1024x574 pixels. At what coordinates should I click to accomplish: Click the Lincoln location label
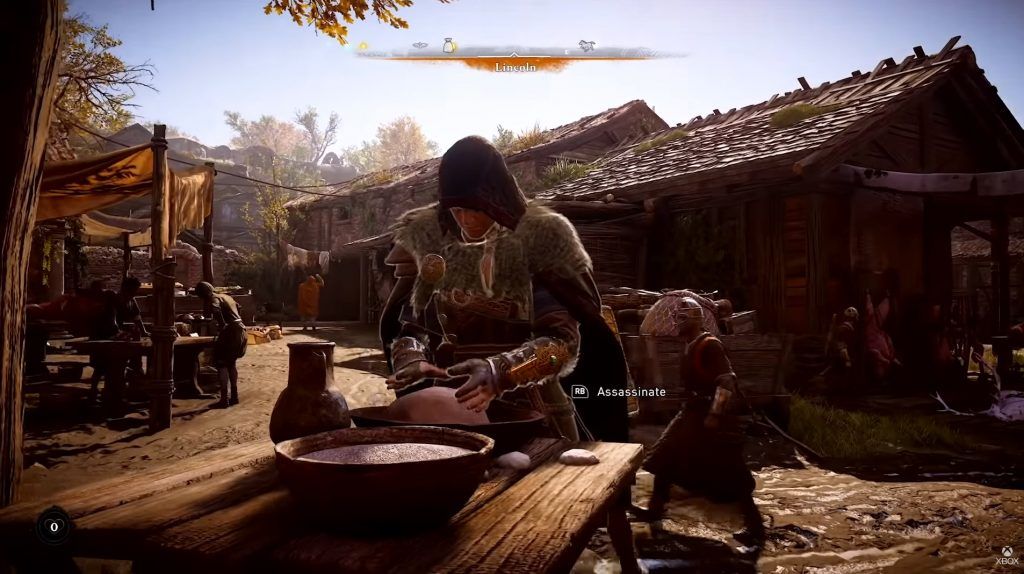pyautogui.click(x=516, y=65)
